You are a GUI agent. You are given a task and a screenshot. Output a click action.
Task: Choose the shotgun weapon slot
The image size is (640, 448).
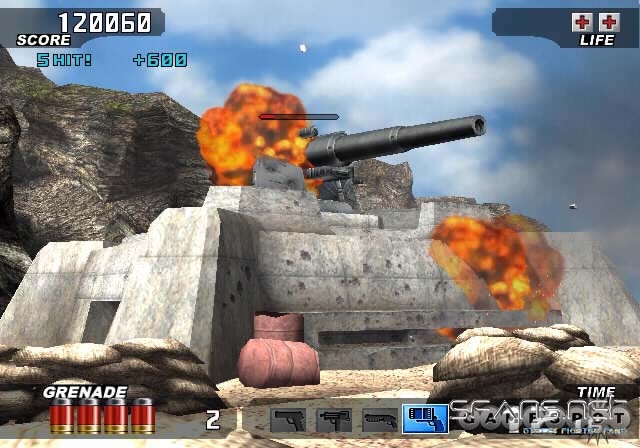tap(378, 419)
